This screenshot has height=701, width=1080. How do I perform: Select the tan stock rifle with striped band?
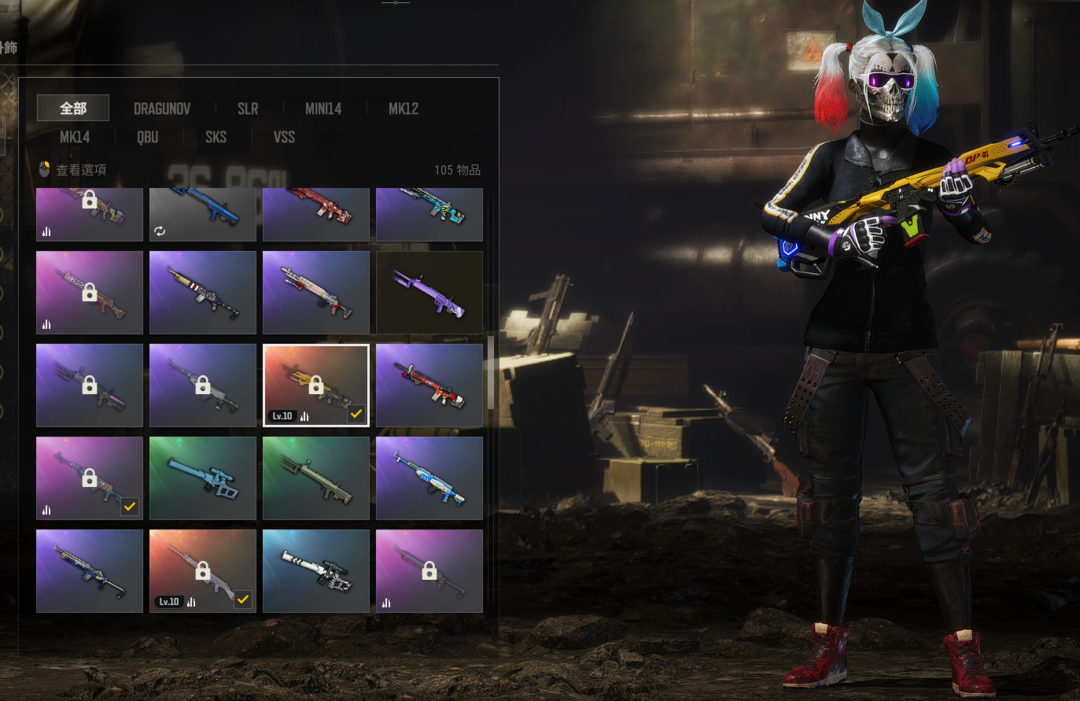[203, 292]
